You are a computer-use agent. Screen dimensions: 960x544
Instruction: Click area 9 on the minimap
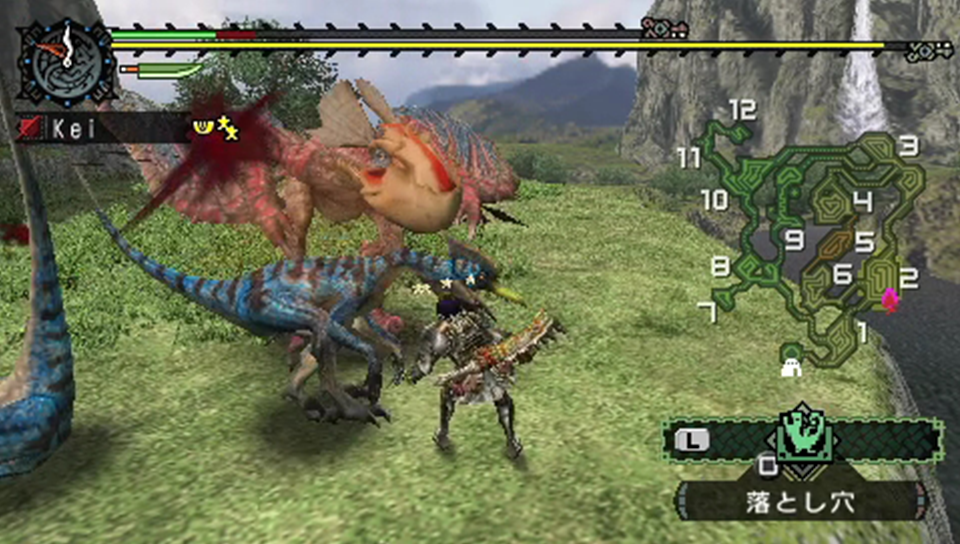pos(794,240)
